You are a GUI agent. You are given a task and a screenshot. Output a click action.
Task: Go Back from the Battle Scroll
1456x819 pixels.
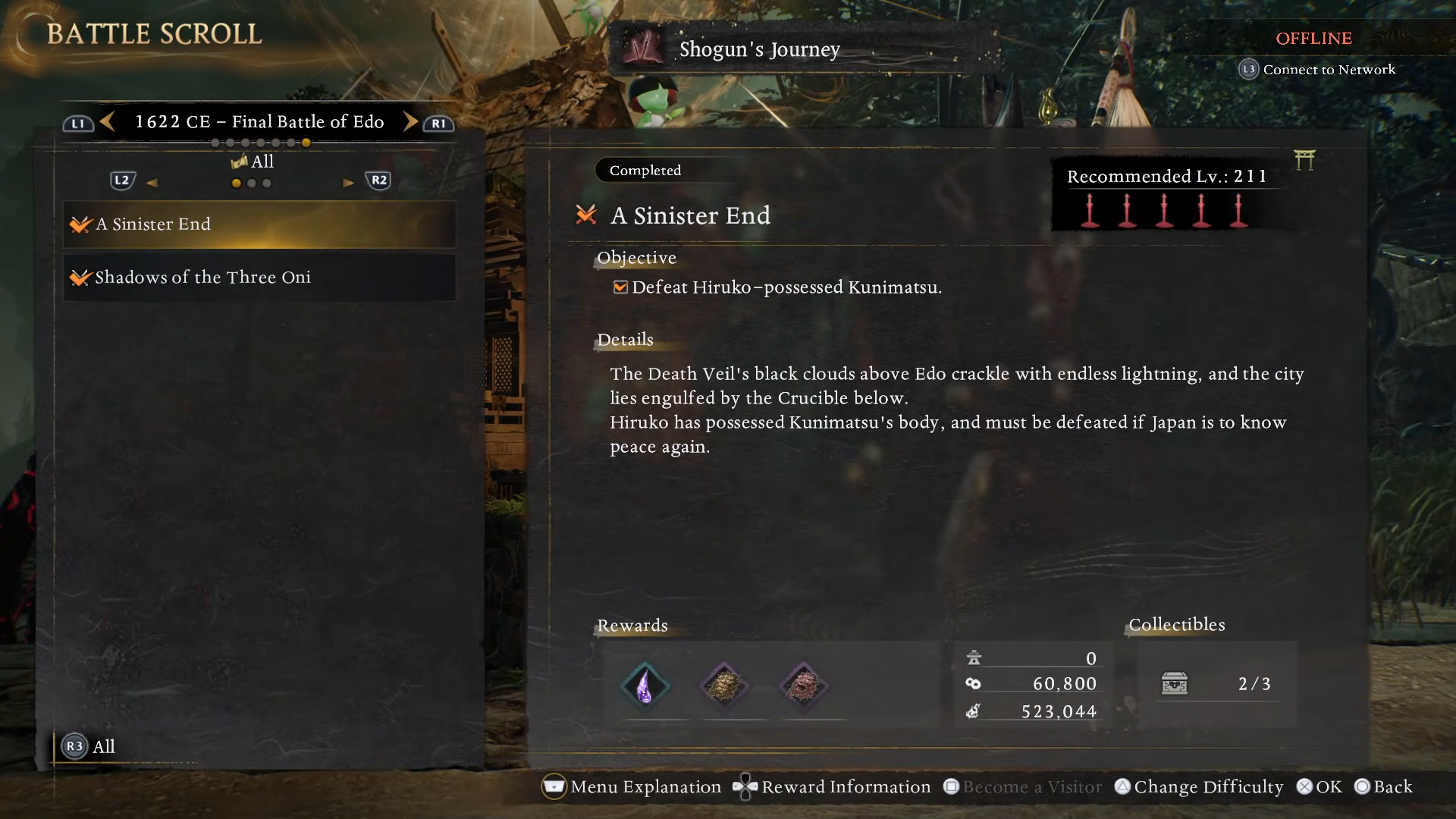pos(1384,787)
